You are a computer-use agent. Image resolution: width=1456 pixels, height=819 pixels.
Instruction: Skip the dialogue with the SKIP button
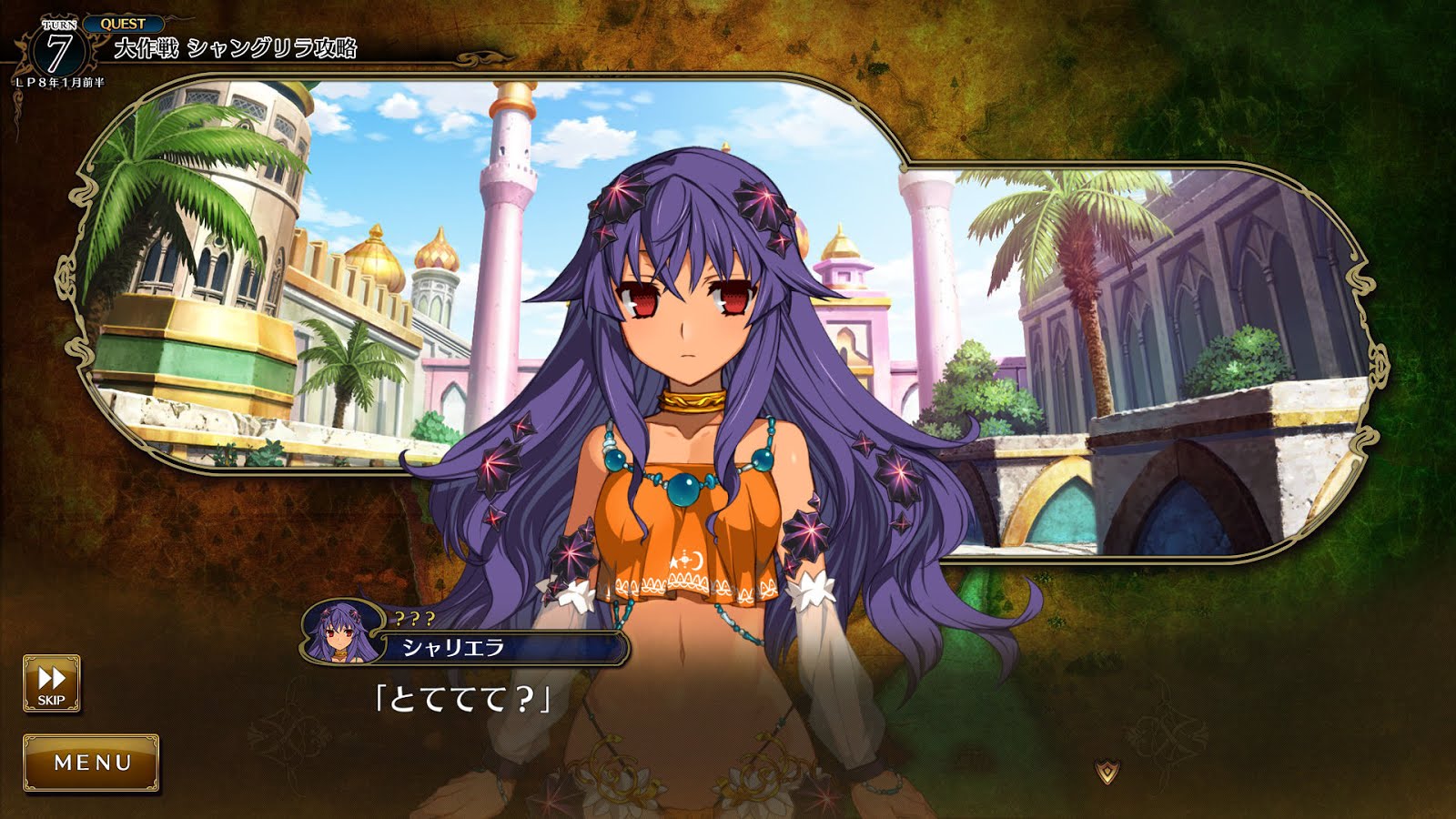click(51, 683)
